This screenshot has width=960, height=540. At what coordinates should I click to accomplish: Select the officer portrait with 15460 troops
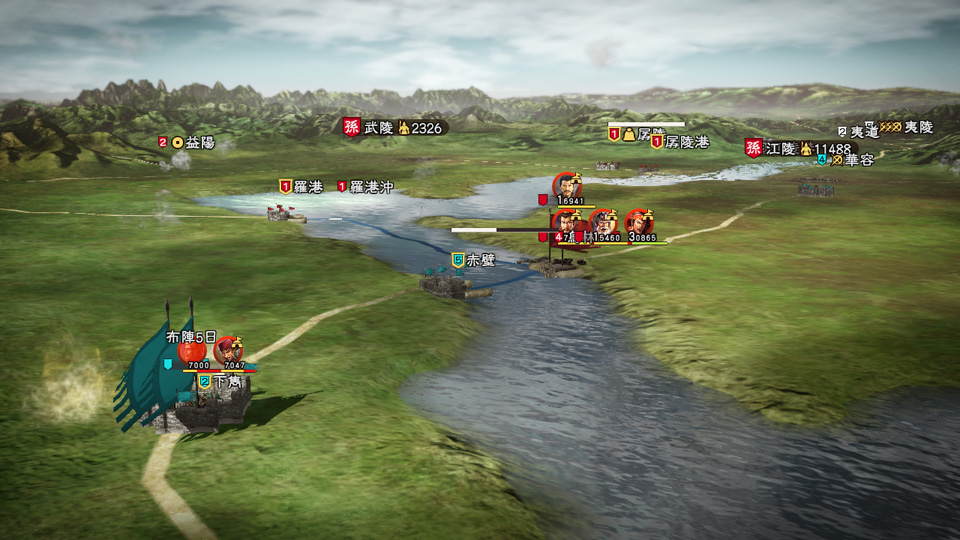(x=603, y=222)
